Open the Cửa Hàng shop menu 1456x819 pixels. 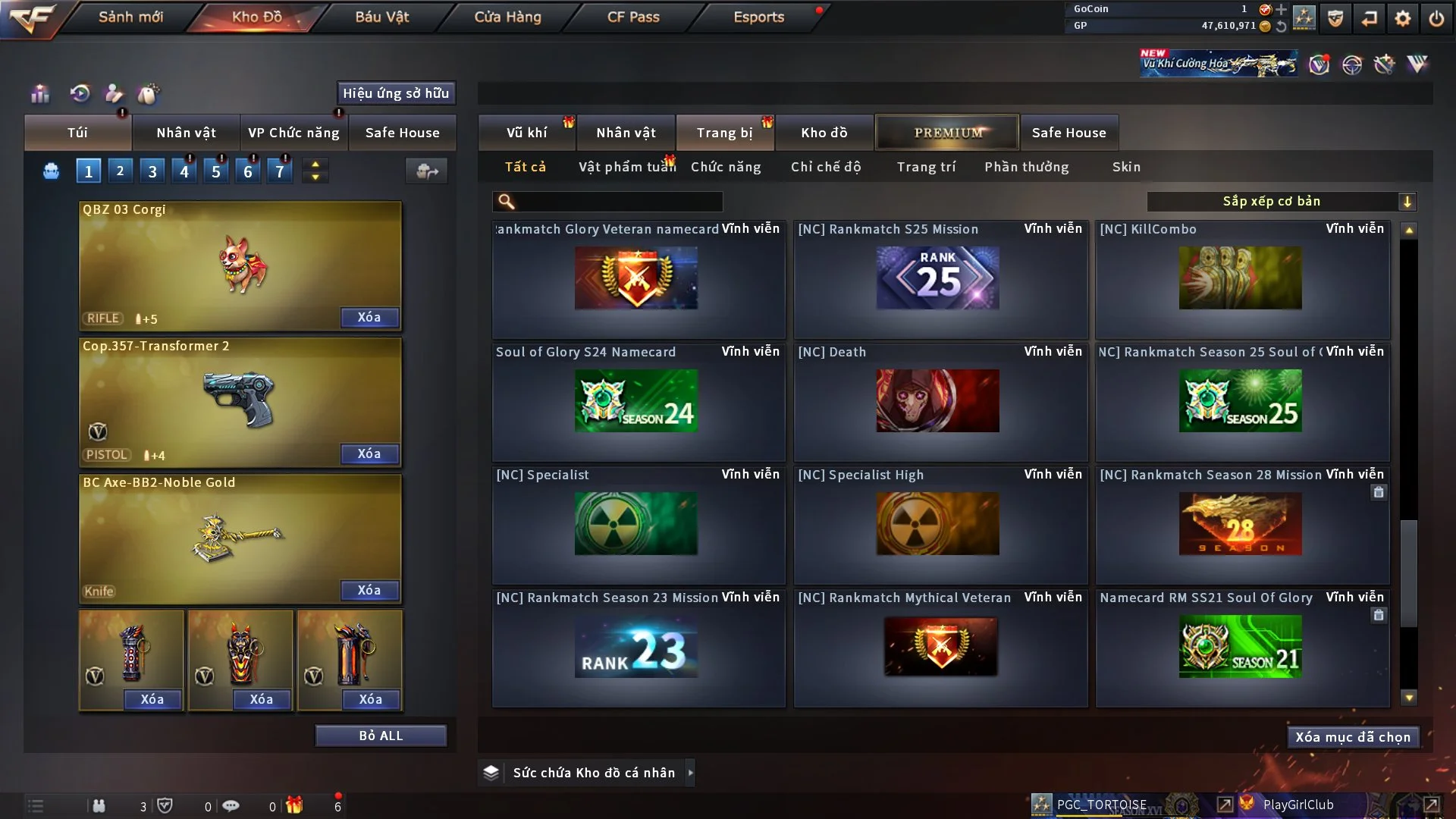(507, 17)
